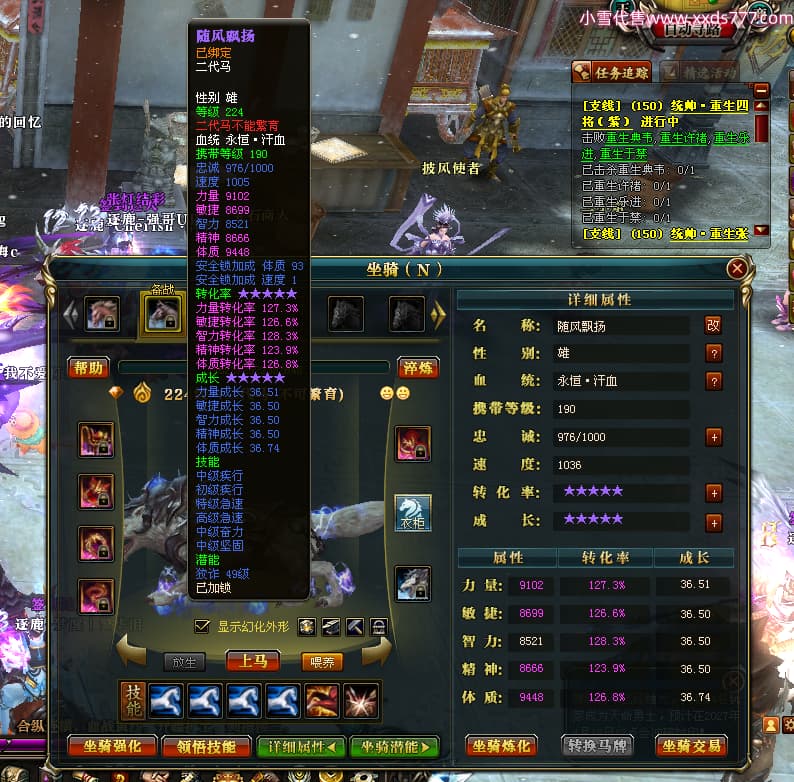
Task: Show next mounts with the right arrow
Action: [437, 315]
